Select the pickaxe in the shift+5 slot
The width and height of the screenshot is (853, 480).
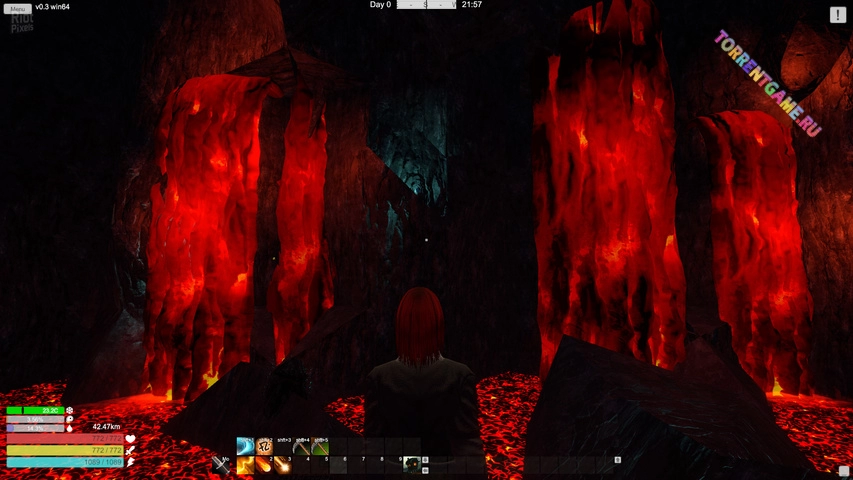click(320, 447)
